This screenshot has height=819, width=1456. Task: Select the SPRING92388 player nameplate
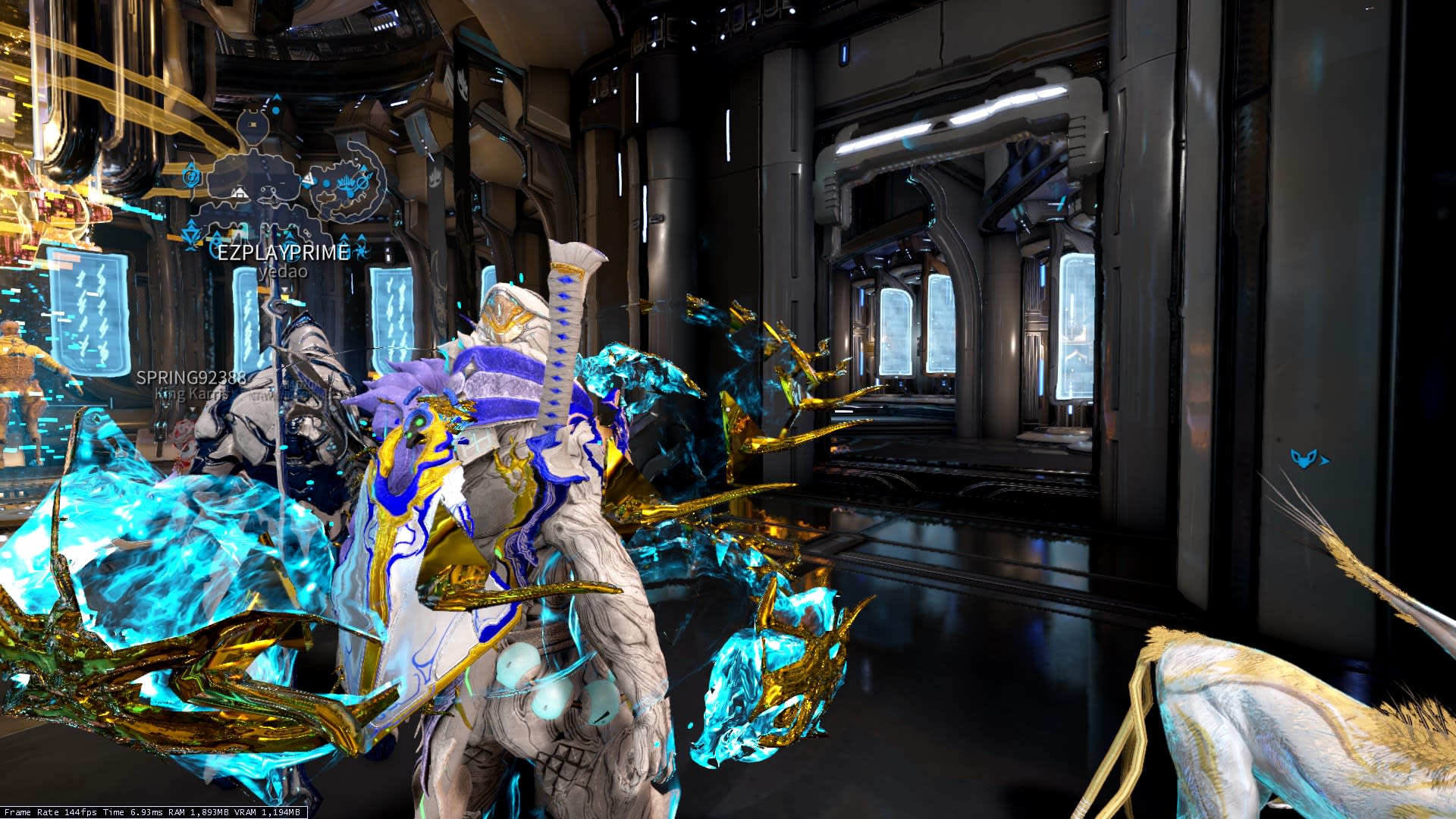(191, 378)
